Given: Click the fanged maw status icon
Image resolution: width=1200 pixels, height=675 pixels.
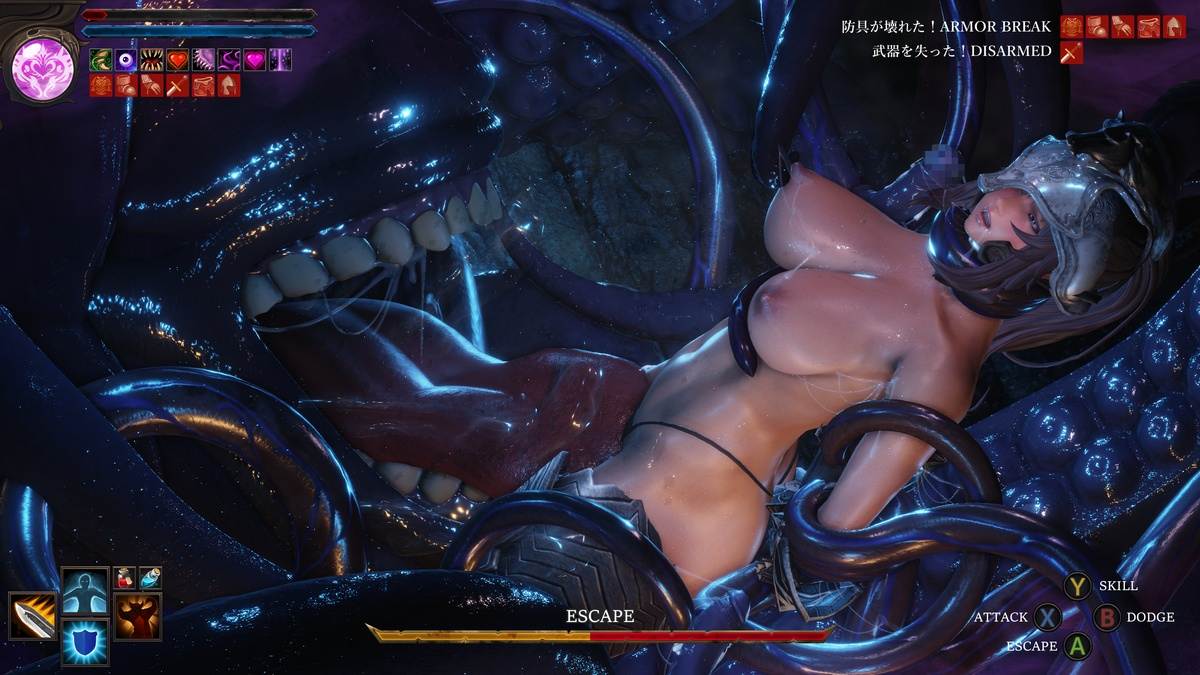Looking at the screenshot, I should click(152, 60).
